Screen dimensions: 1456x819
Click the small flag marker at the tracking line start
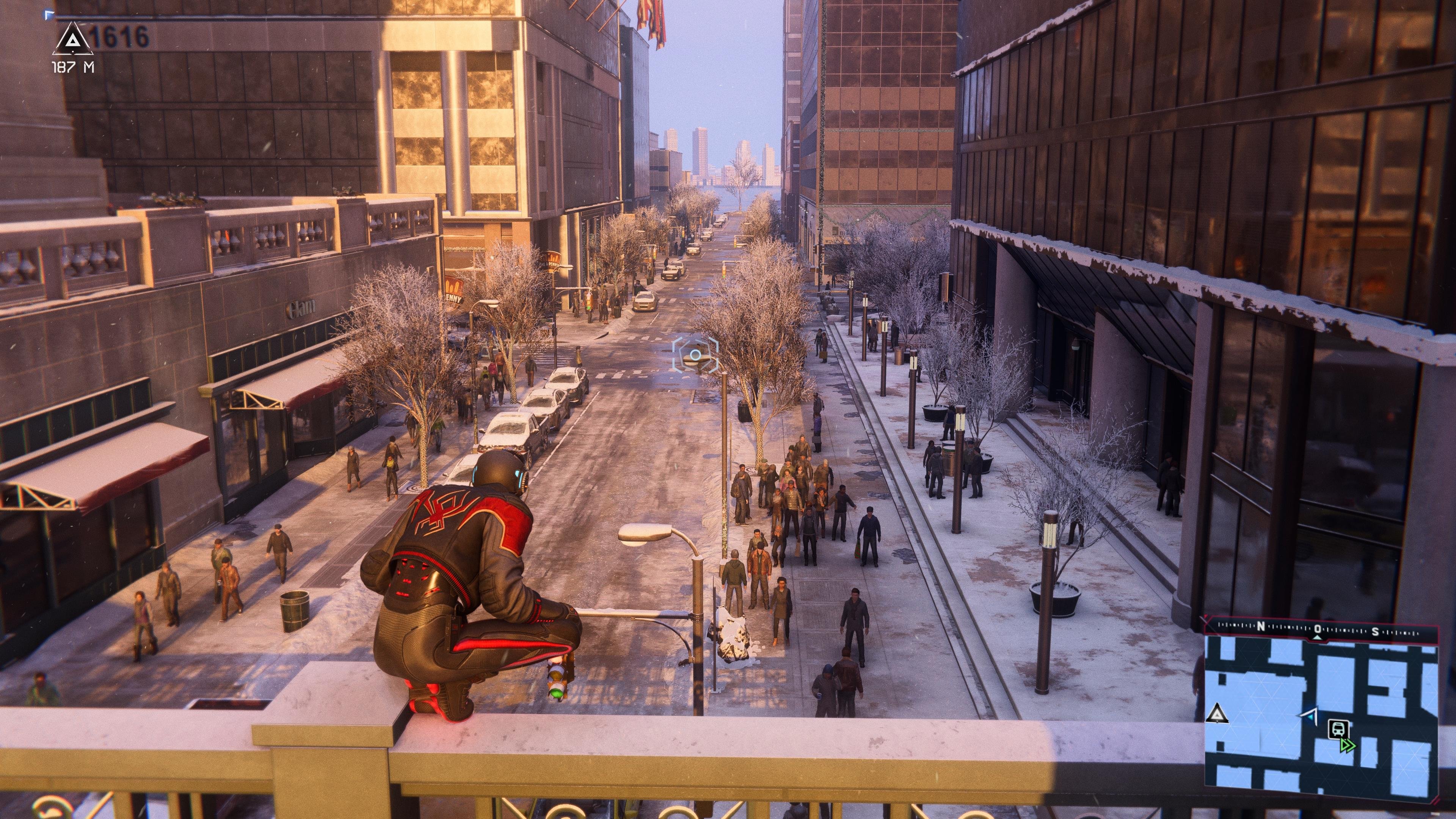point(50,15)
